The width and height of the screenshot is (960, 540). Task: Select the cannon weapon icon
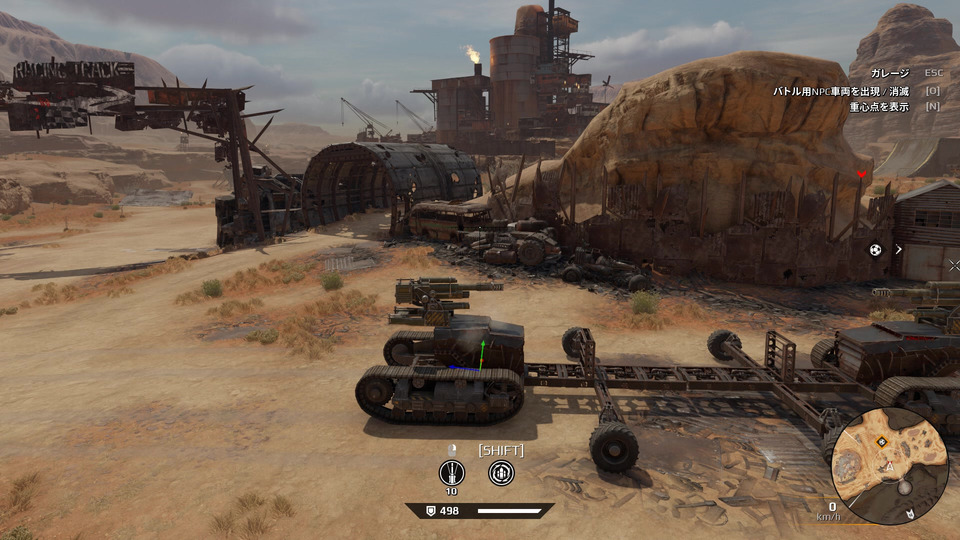[452, 473]
